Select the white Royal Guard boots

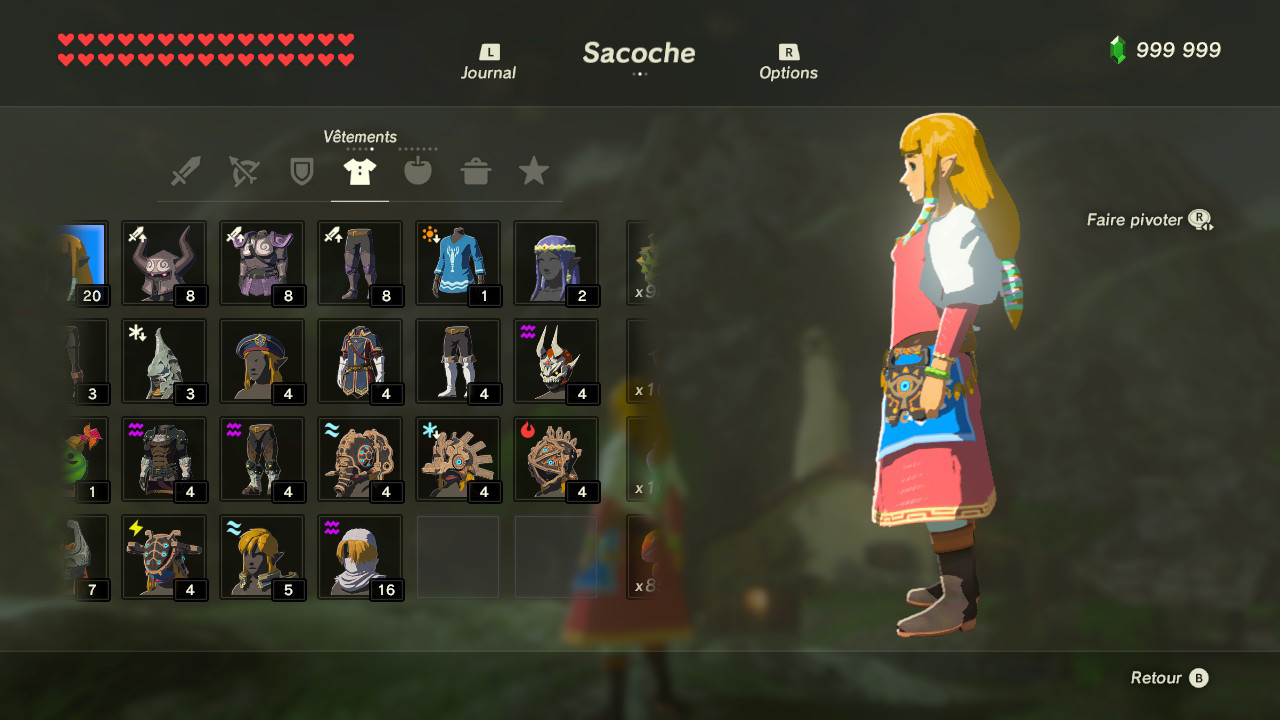457,360
